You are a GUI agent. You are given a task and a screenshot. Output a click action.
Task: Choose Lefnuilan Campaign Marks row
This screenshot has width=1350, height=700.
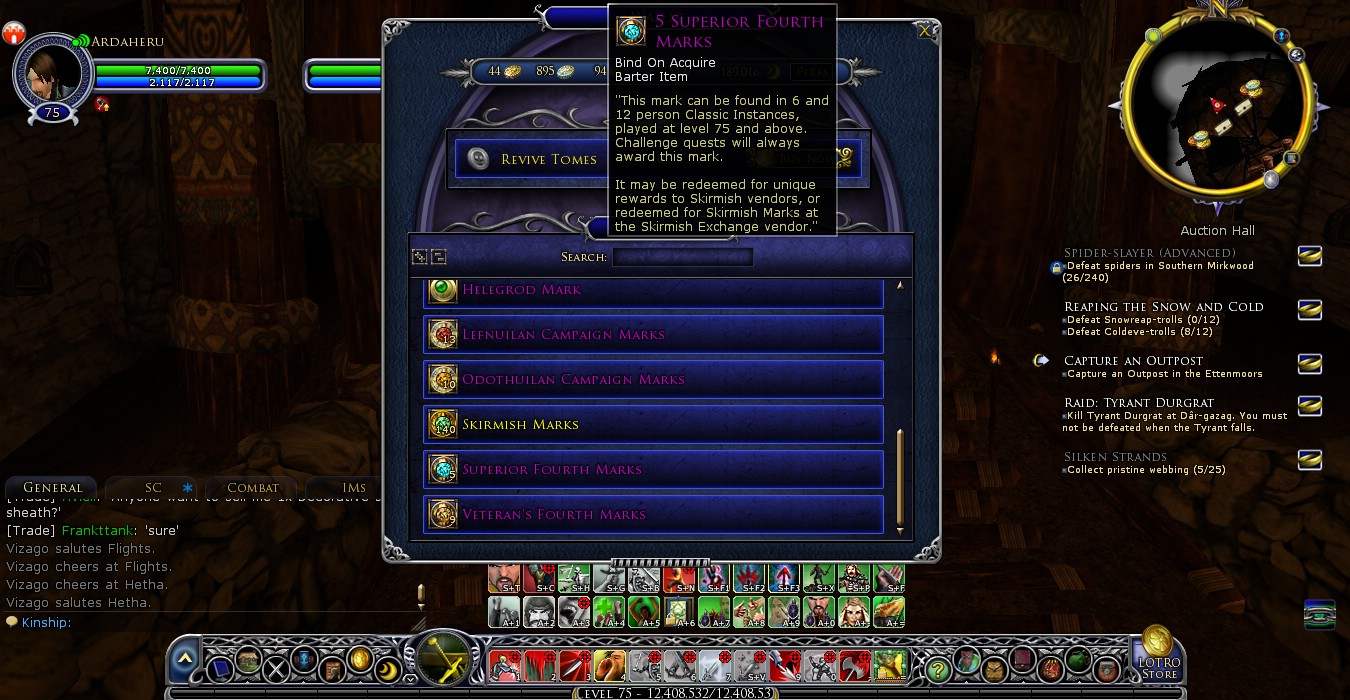coord(653,334)
